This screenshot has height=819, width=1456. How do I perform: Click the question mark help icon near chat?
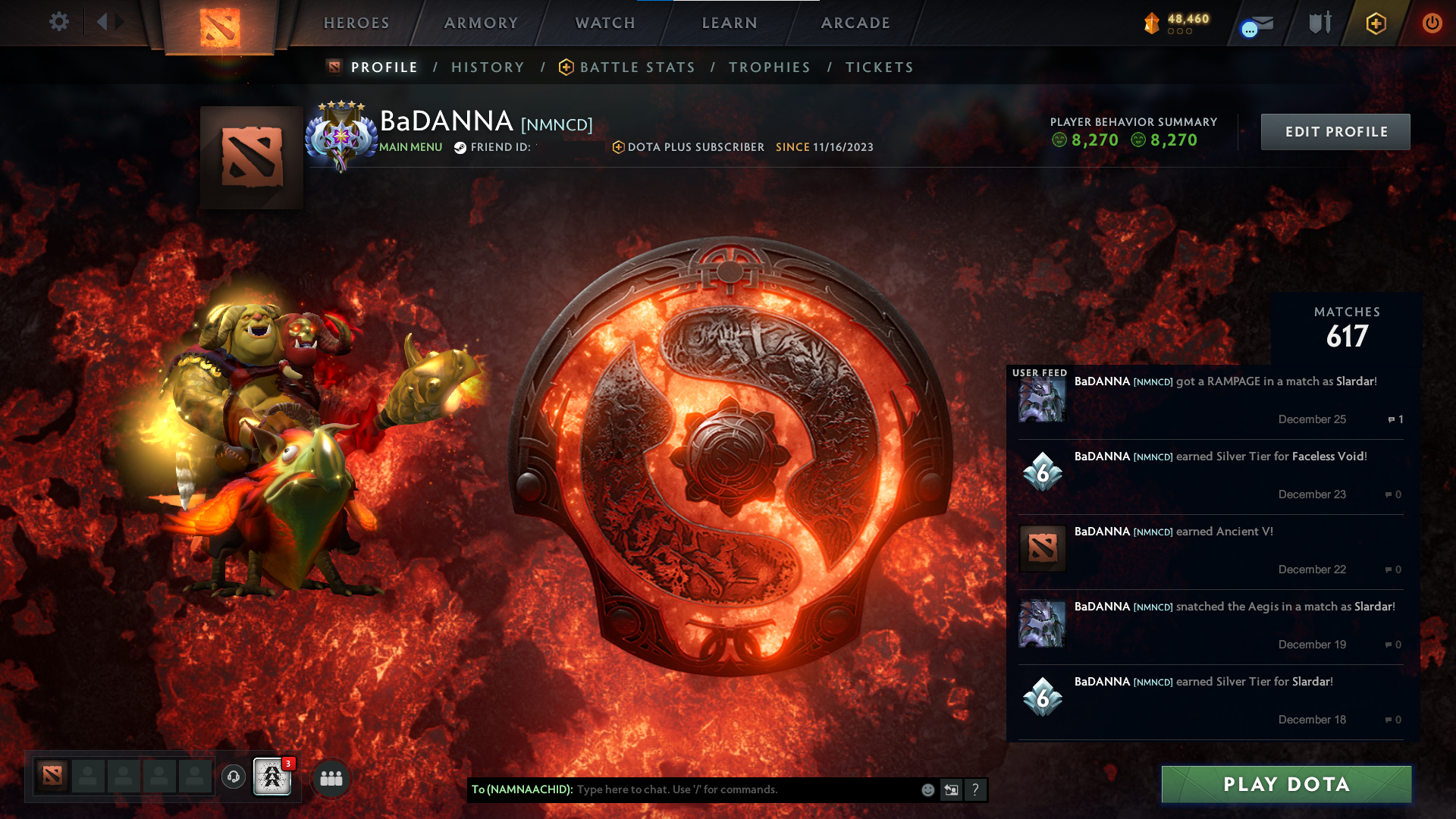975,789
